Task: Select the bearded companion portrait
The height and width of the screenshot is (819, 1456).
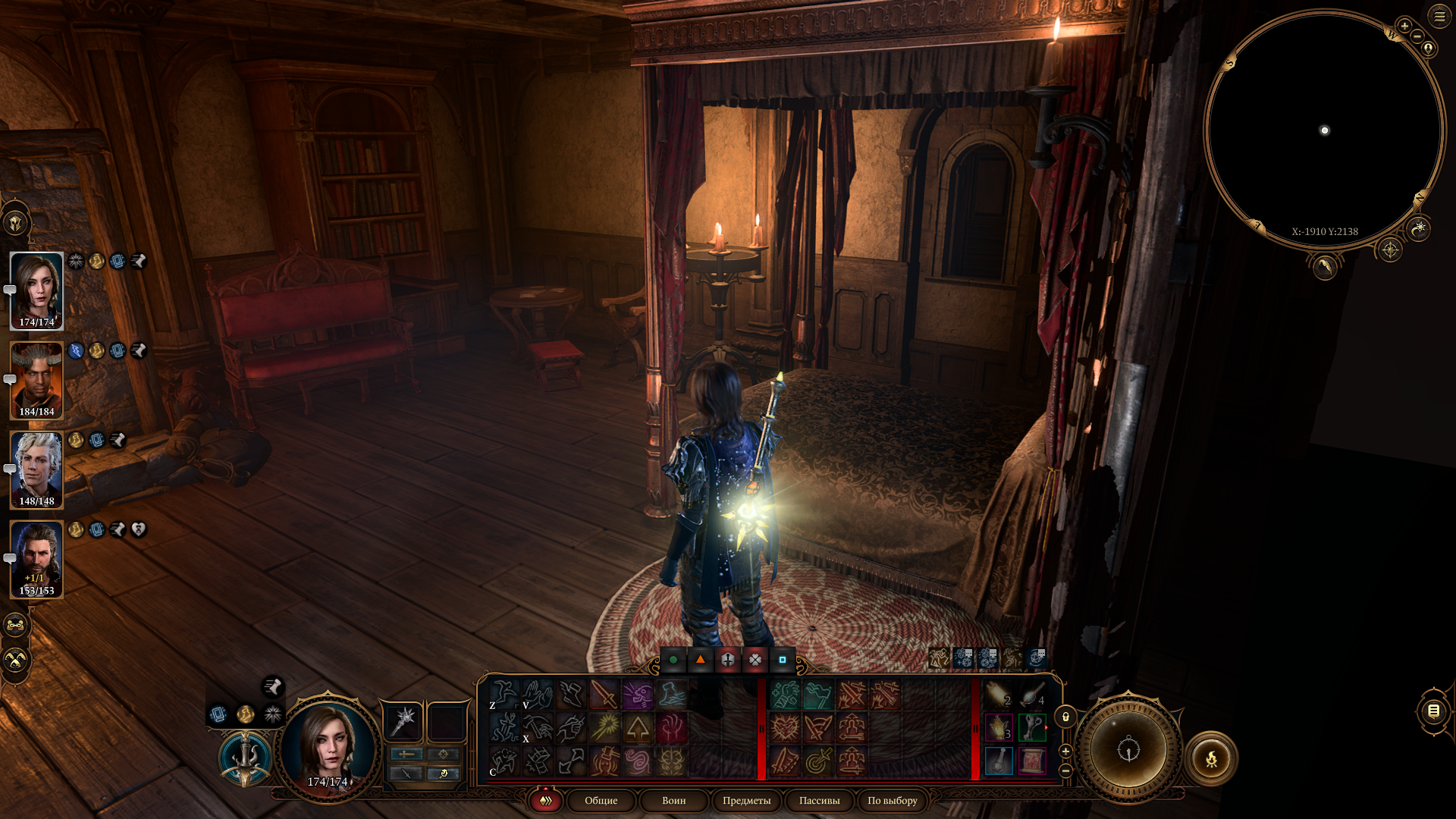Action: pyautogui.click(x=36, y=559)
